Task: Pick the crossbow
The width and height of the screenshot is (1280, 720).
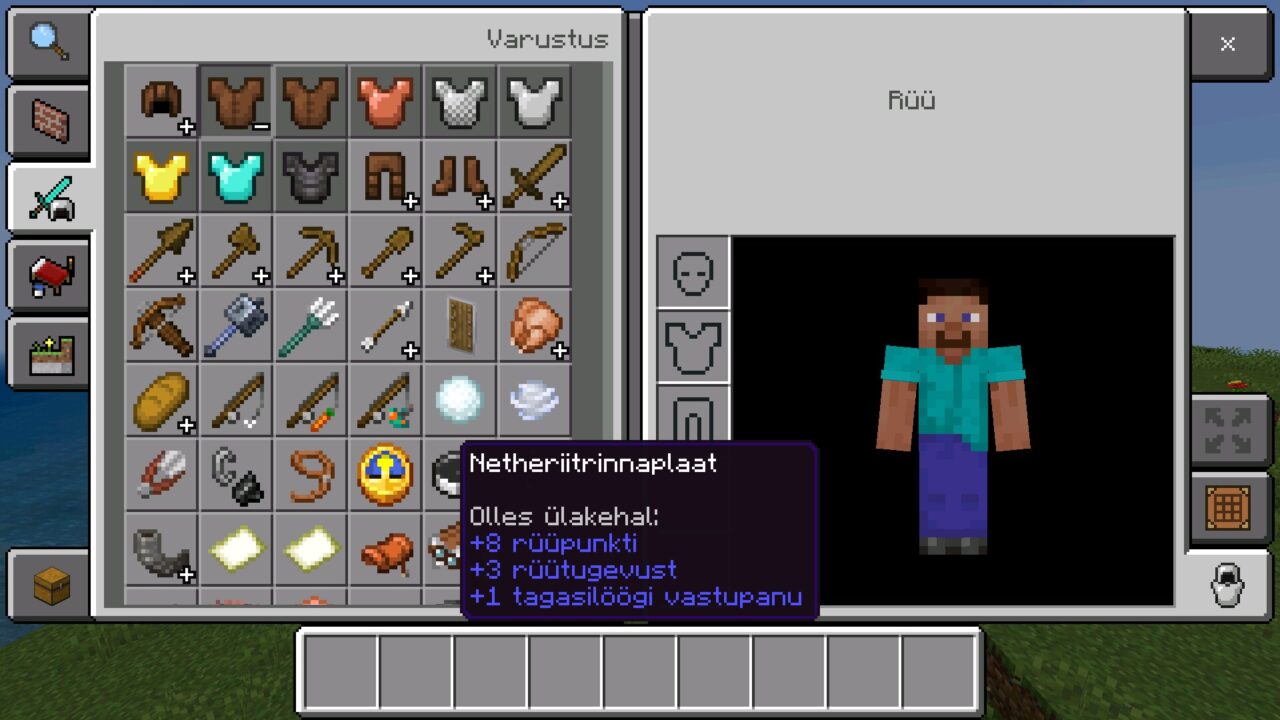Action: [162, 327]
